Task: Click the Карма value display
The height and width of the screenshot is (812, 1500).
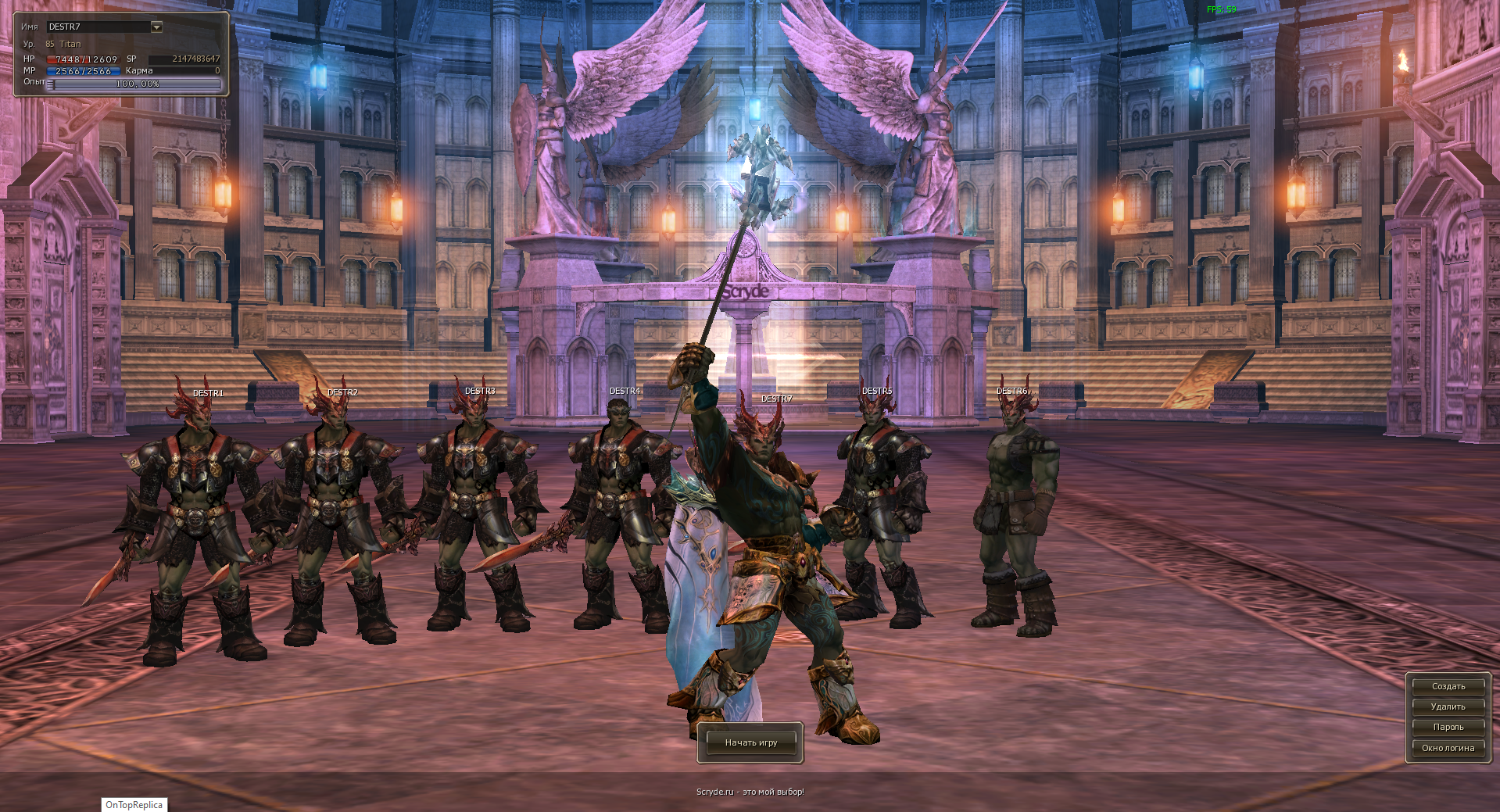Action: click(185, 70)
